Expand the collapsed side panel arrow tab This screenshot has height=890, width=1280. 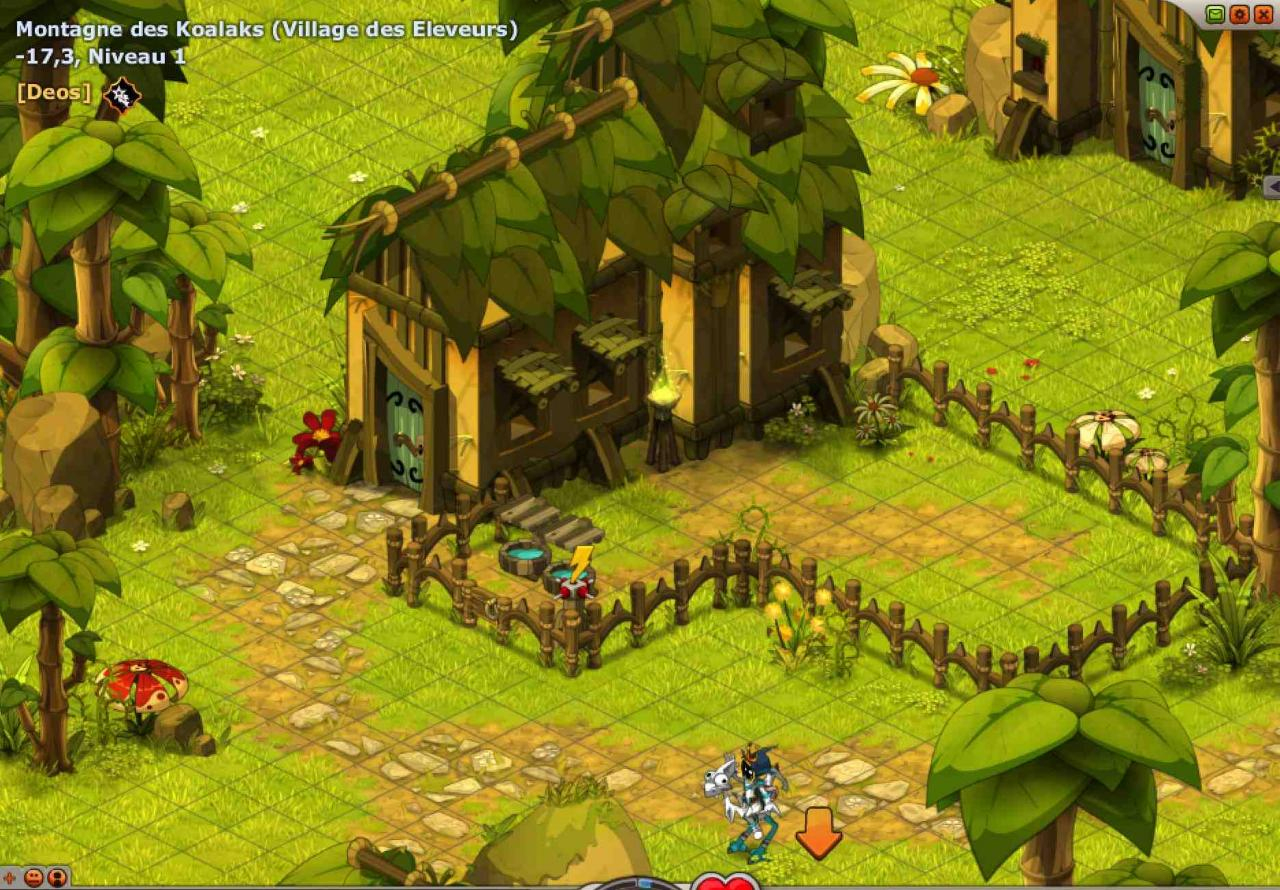[x=1272, y=186]
